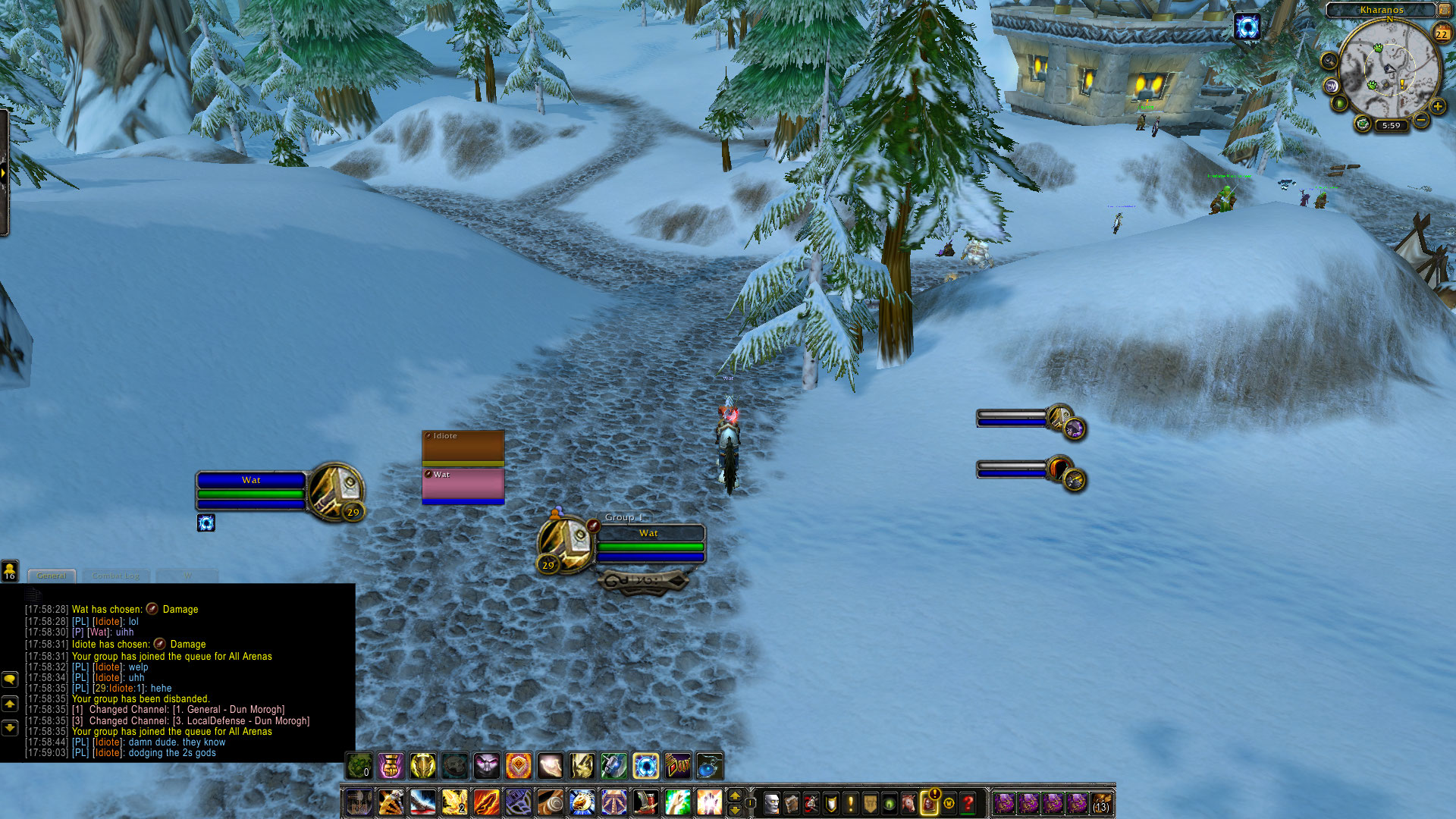Open the backpack showing 13 free slots

[x=1101, y=802]
